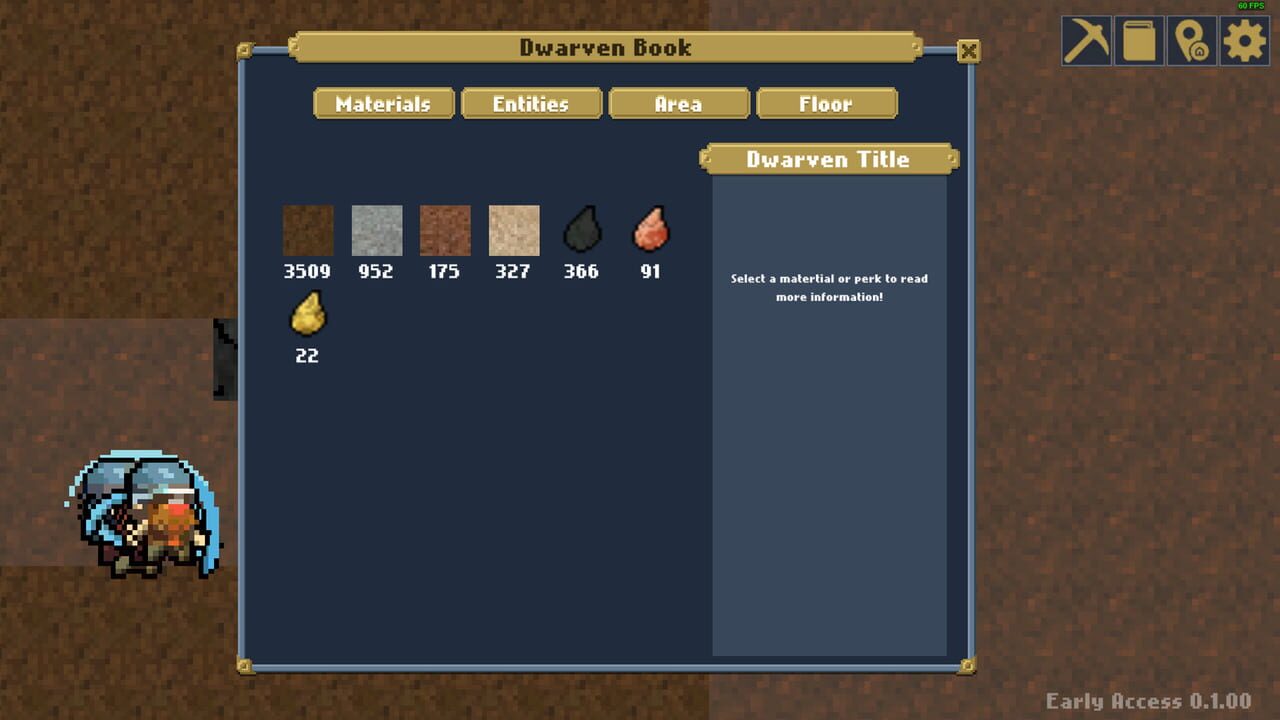Viewport: 1280px width, 720px height.
Task: Select the copper ore with count 91
Action: pyautogui.click(x=650, y=228)
